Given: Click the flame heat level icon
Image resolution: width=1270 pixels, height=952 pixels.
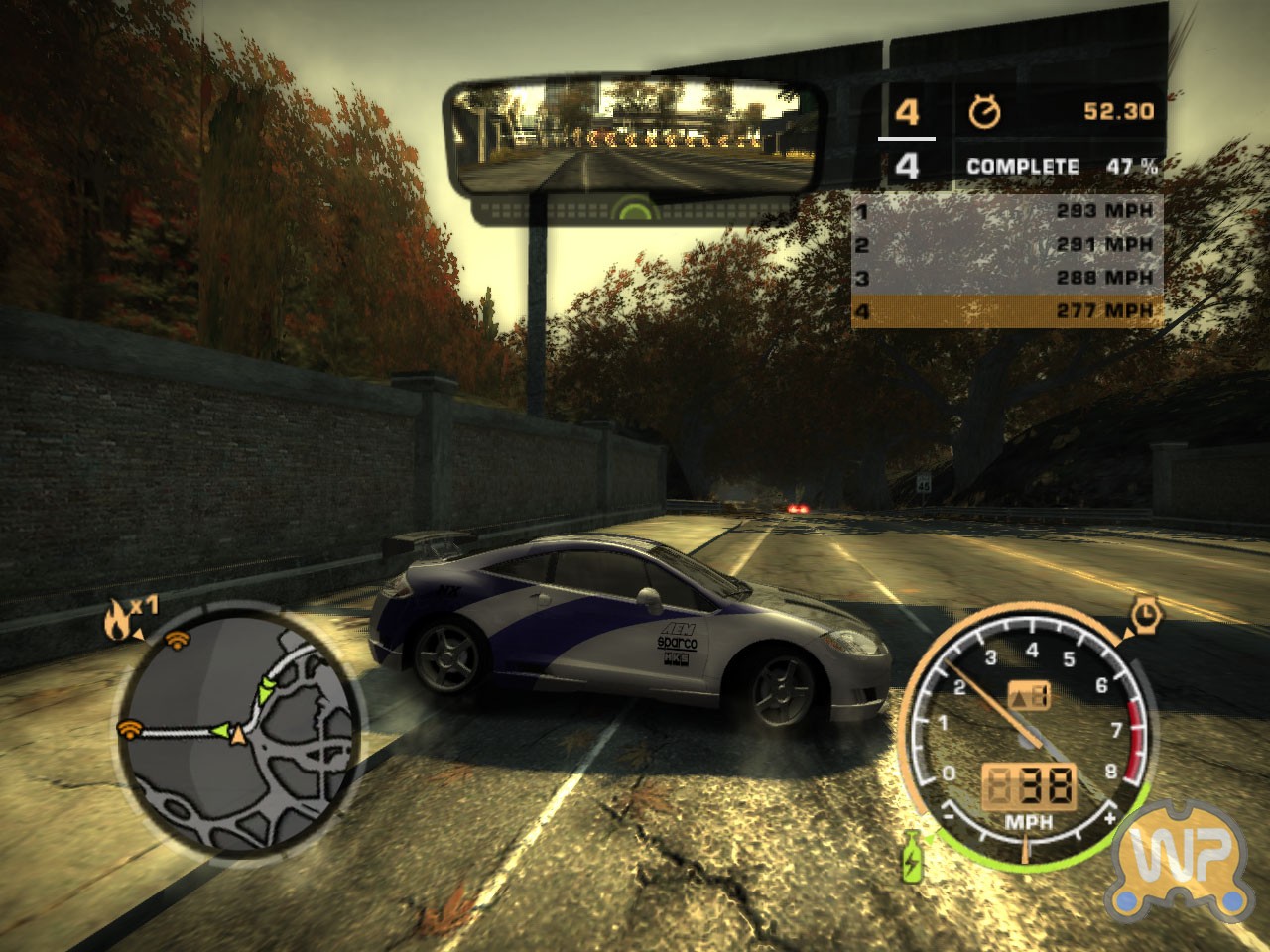Looking at the screenshot, I should pos(116,623).
